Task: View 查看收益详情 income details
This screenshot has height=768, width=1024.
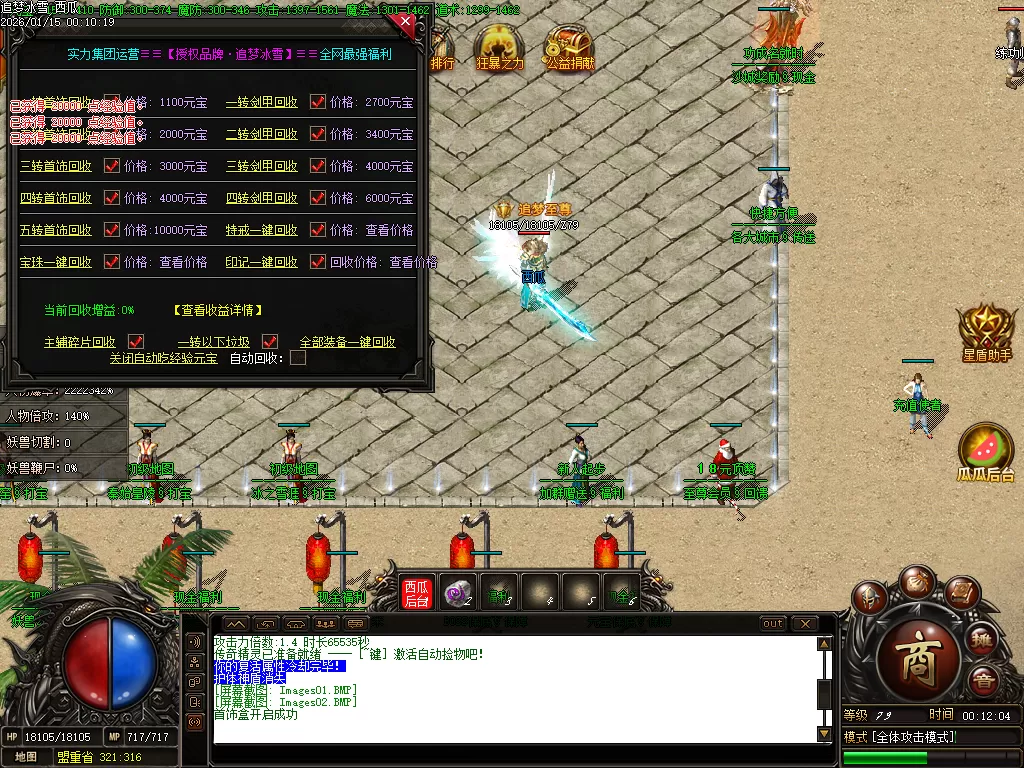Action: 217,310
